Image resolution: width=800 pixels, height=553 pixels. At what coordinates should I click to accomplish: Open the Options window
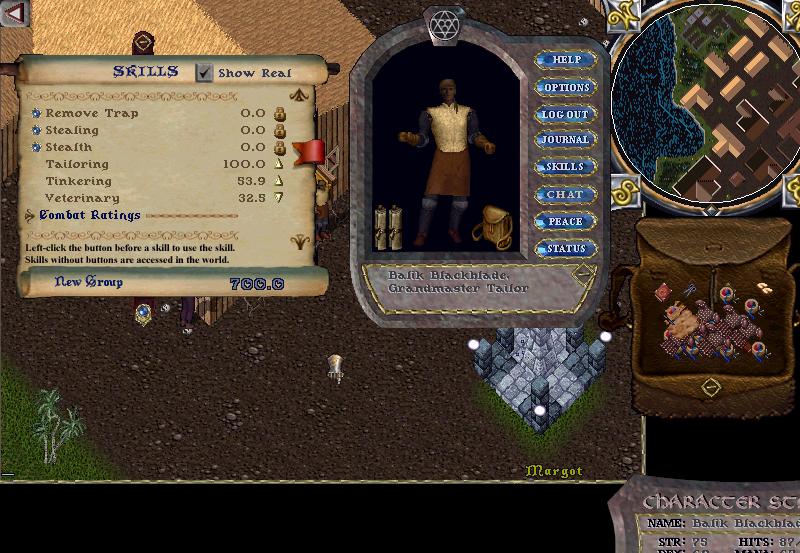(566, 87)
